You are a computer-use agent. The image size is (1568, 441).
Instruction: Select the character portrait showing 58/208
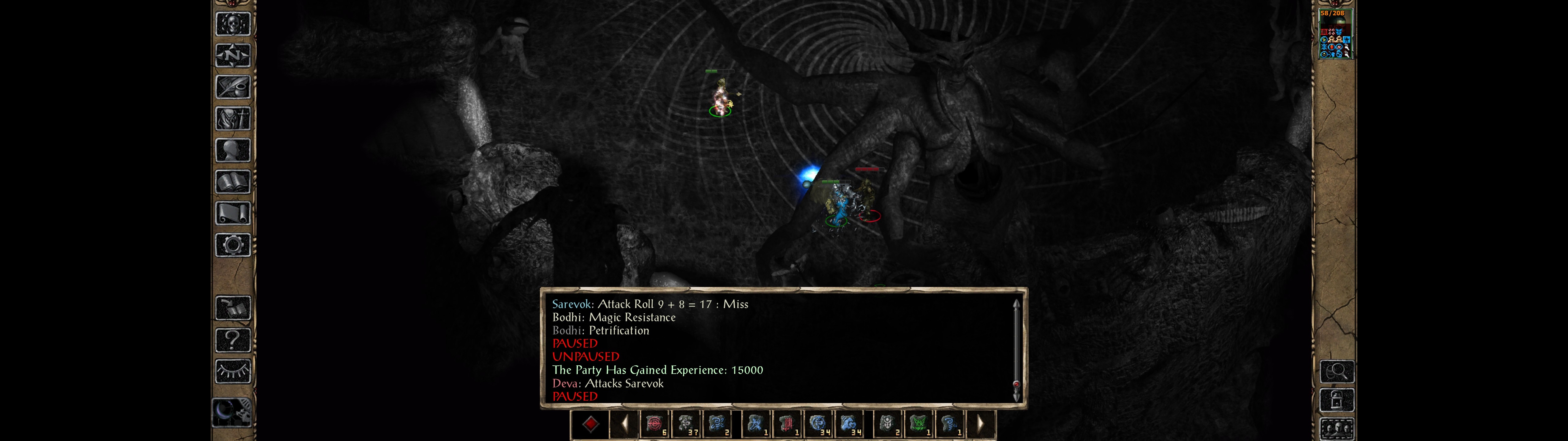[x=1335, y=34]
